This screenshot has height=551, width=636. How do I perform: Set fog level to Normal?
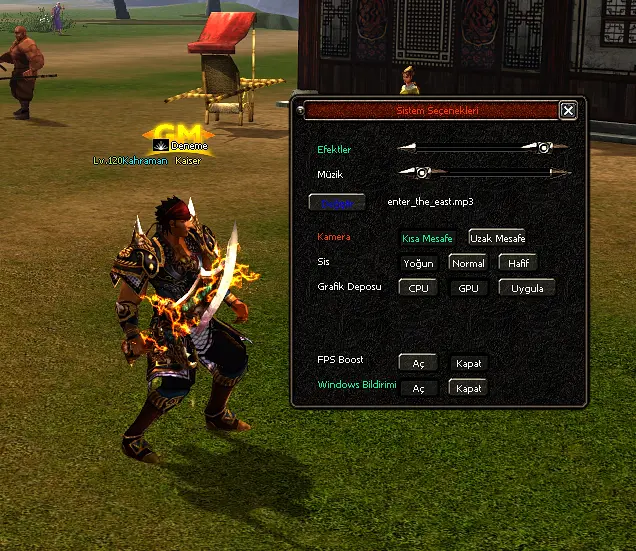468,263
